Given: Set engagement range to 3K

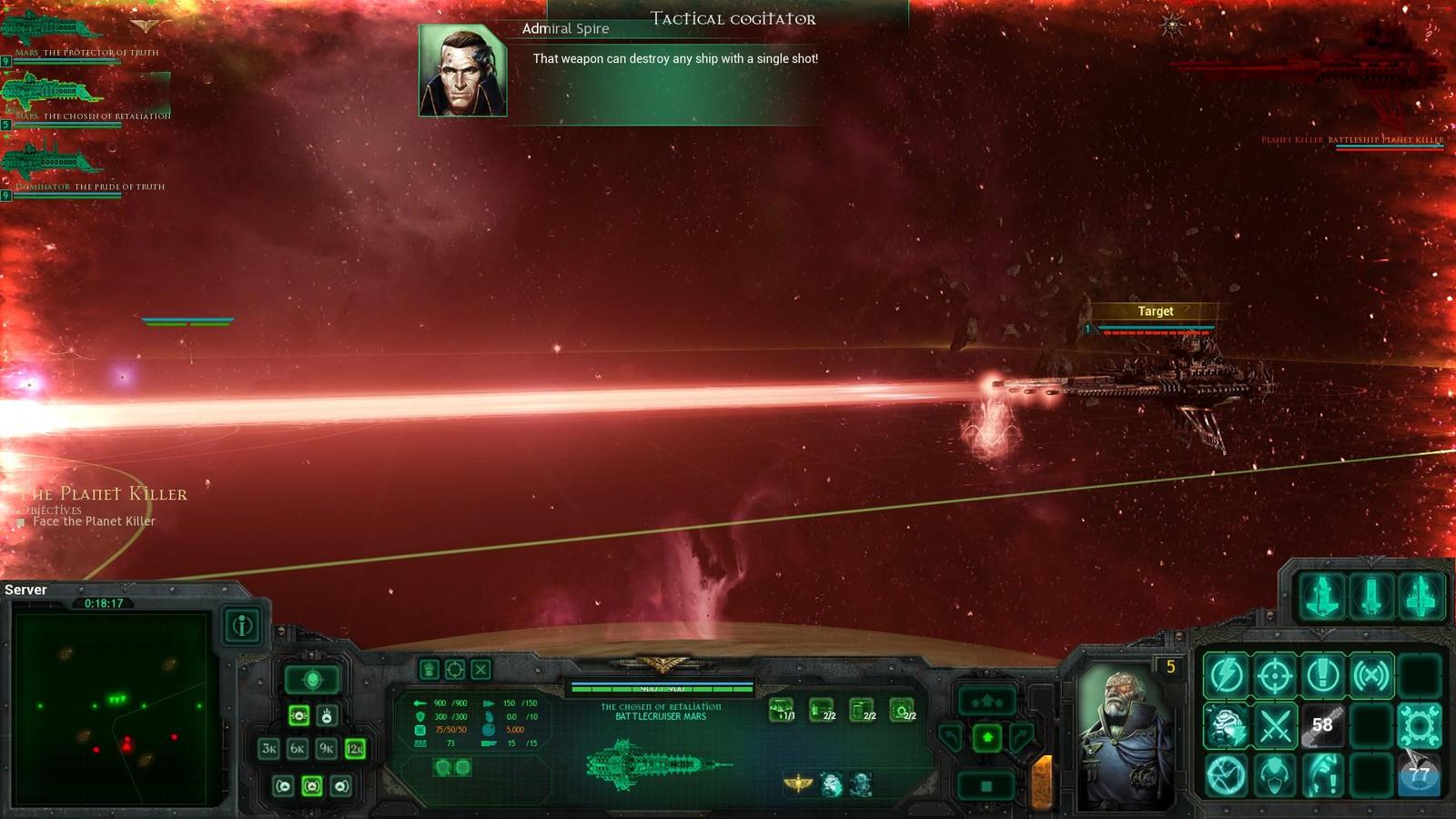Looking at the screenshot, I should click(268, 749).
